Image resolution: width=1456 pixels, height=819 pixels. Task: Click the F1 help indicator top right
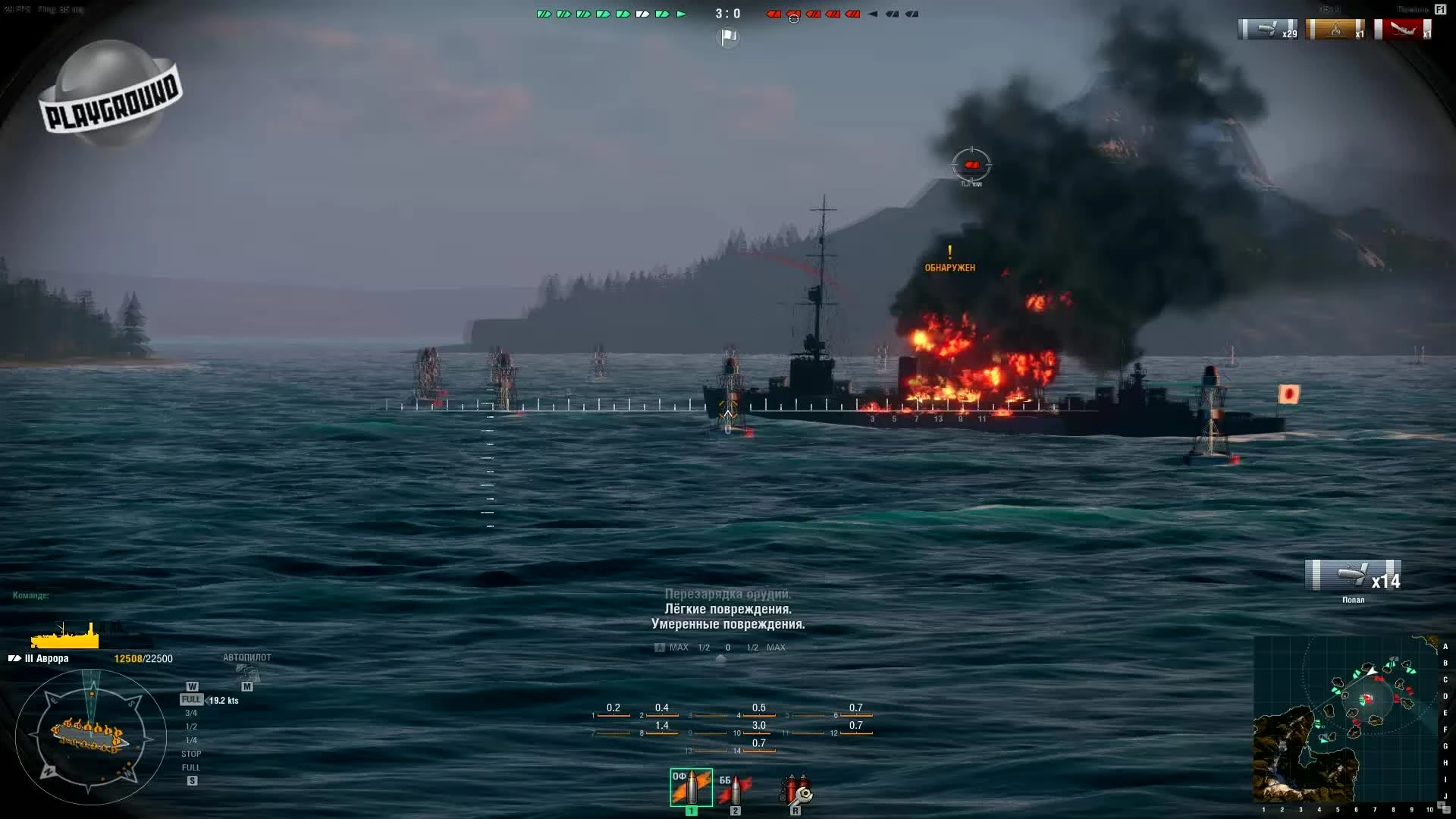point(1439,8)
